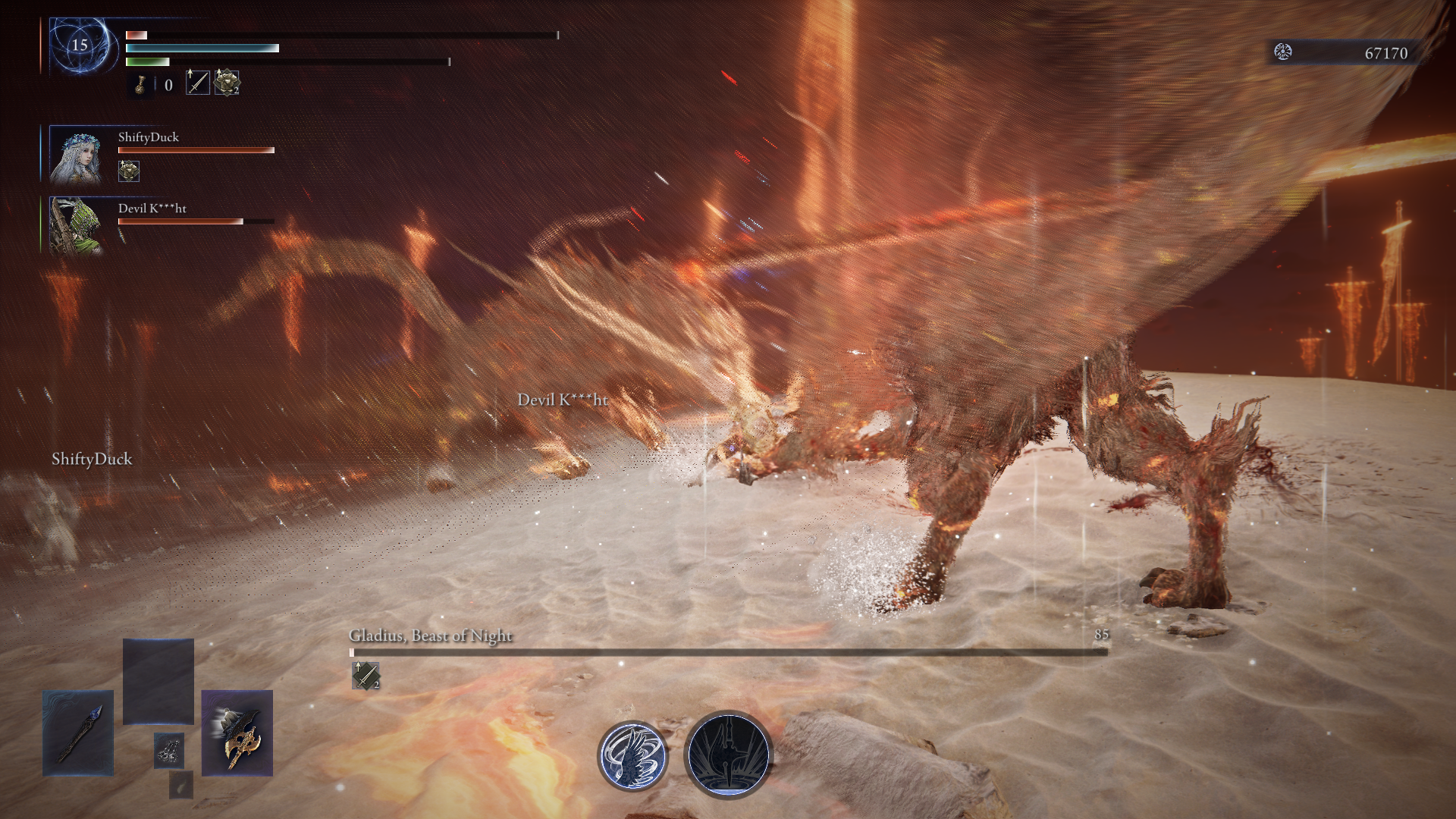Inspect your own armor buff icon with count 2

(227, 82)
